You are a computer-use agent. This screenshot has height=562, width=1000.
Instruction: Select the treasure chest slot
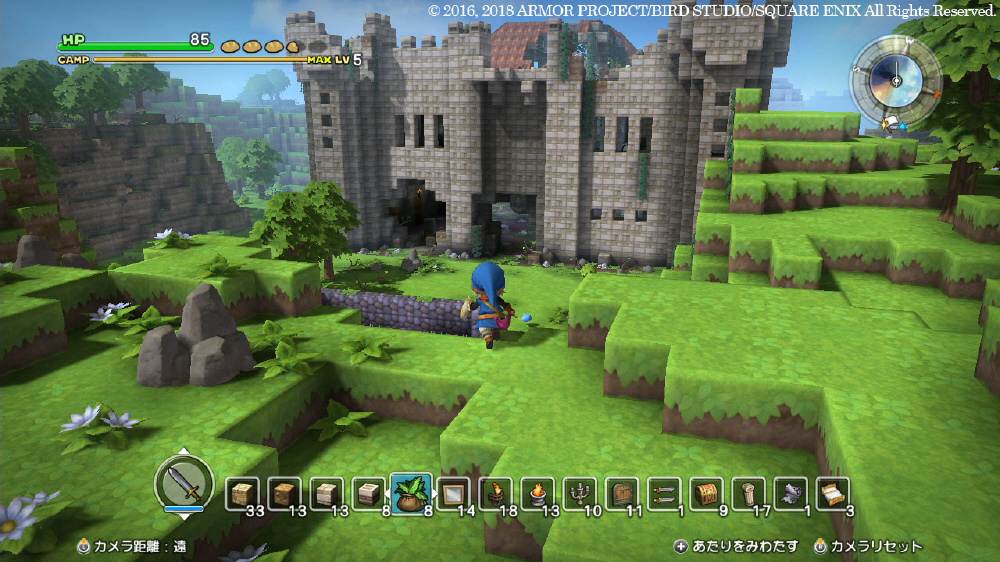pos(705,494)
